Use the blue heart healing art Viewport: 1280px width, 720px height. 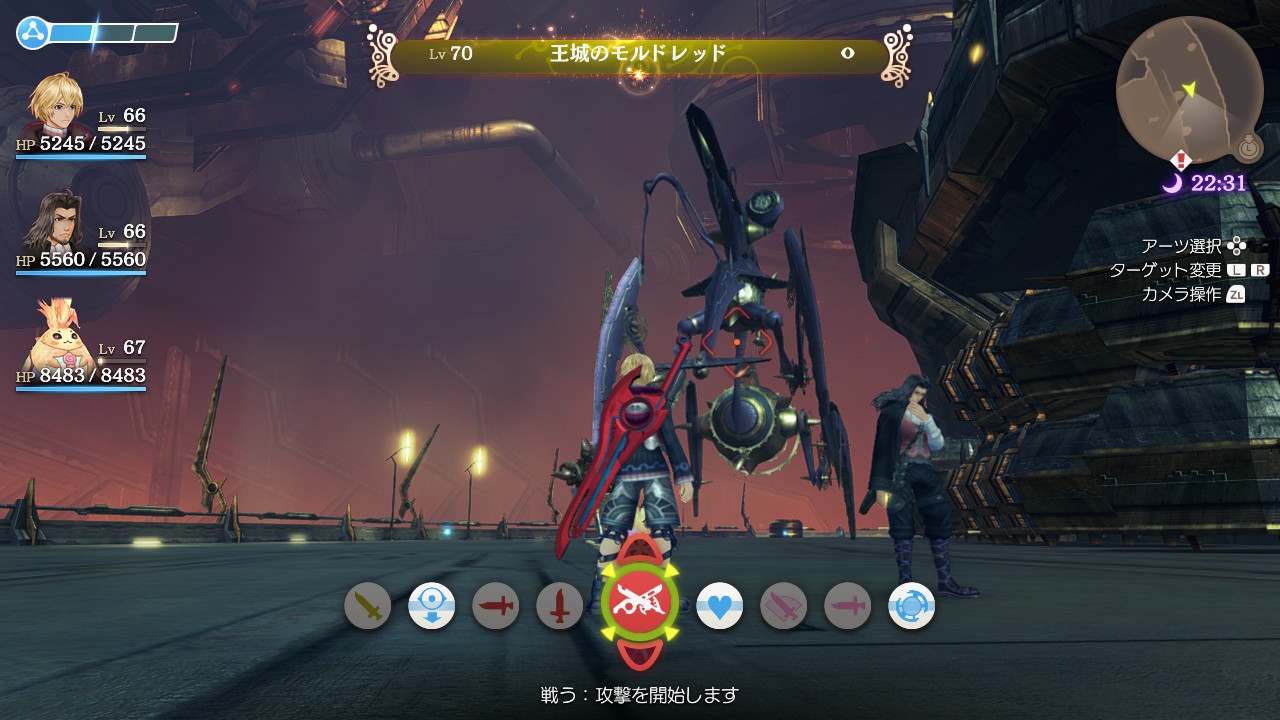pyautogui.click(x=721, y=606)
